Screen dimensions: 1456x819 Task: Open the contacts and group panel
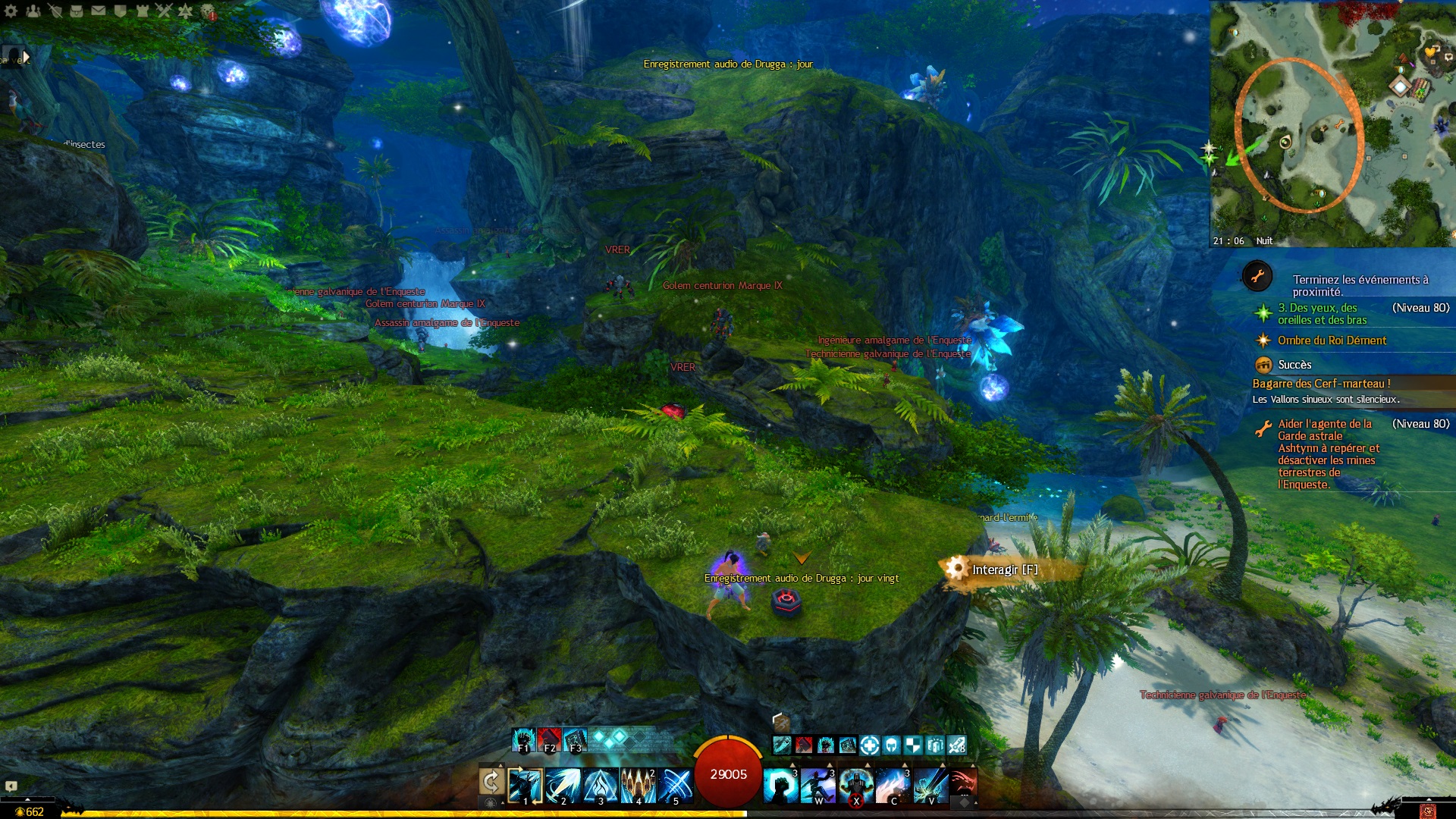[x=33, y=11]
